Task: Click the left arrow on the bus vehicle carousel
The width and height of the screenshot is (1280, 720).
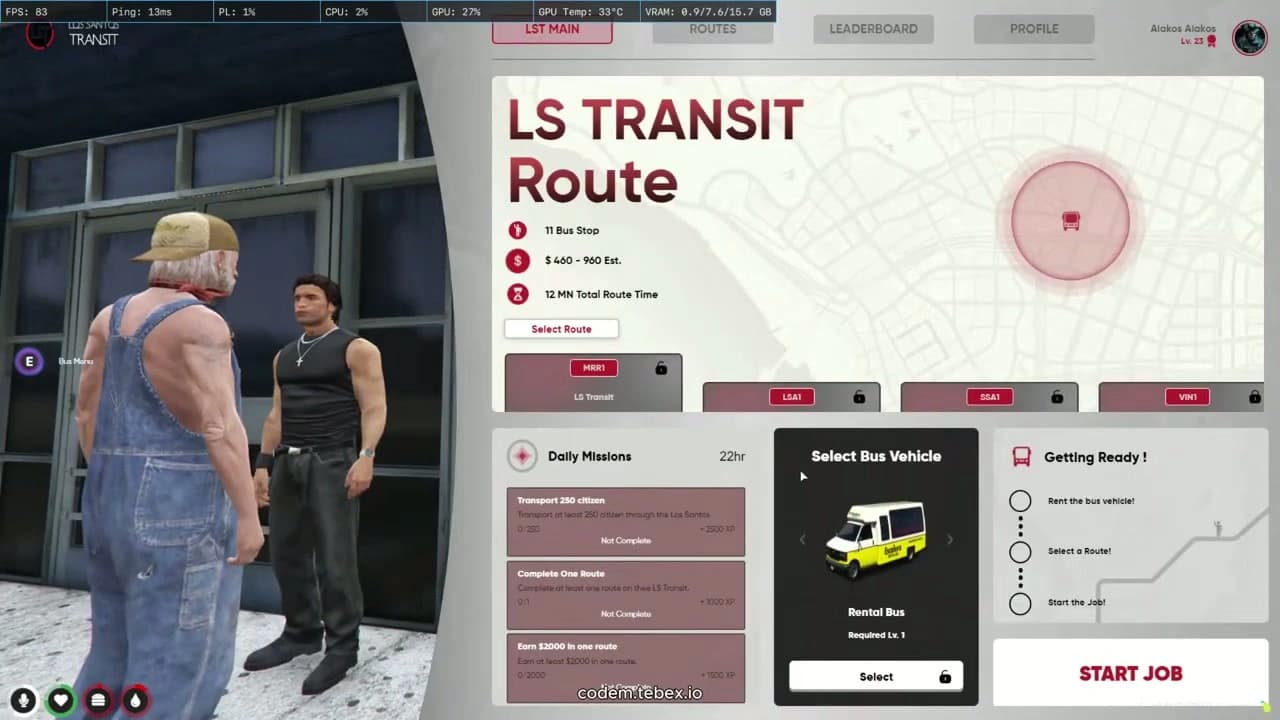Action: (803, 539)
